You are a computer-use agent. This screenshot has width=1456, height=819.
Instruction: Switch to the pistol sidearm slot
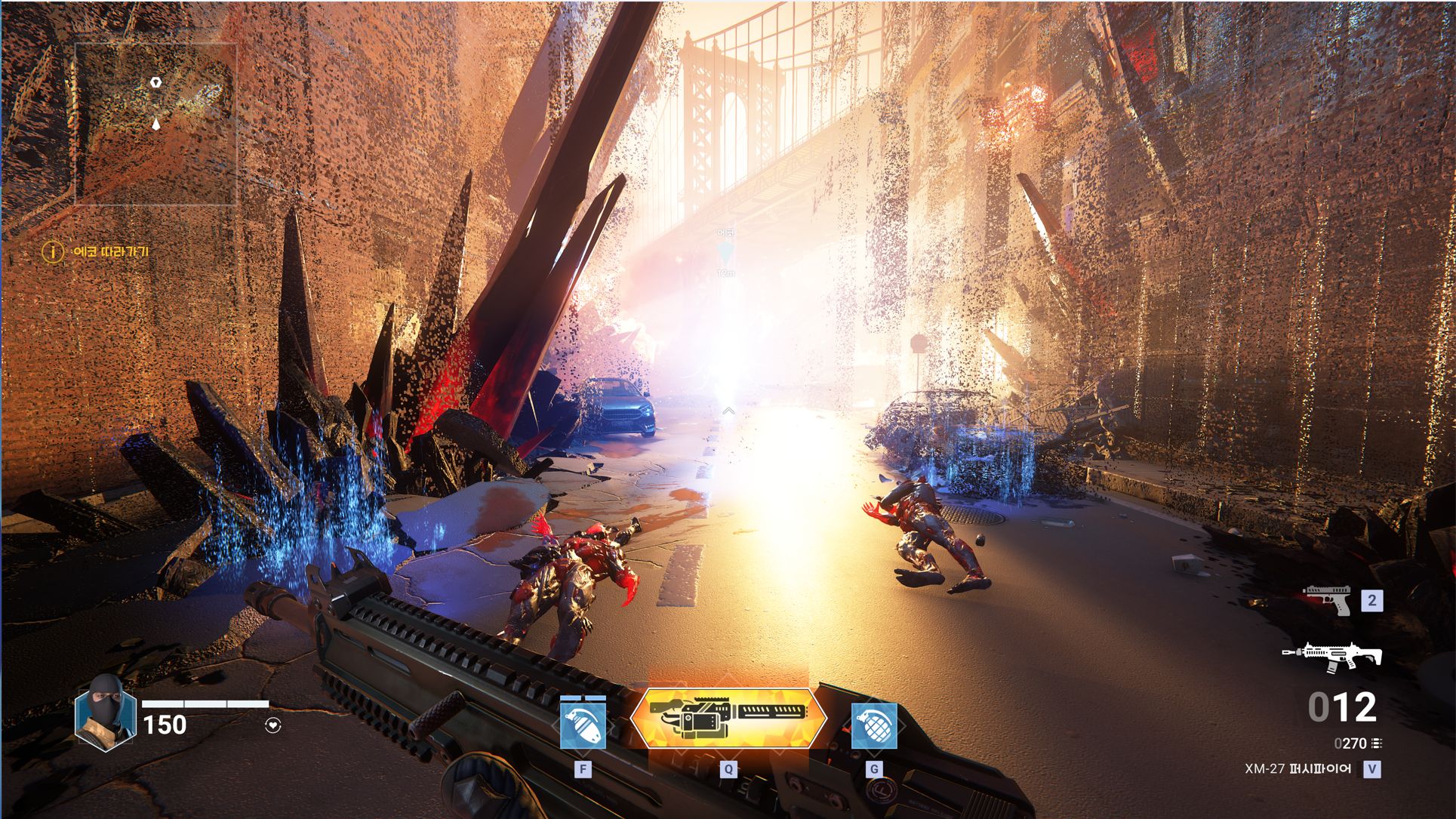tap(1327, 601)
